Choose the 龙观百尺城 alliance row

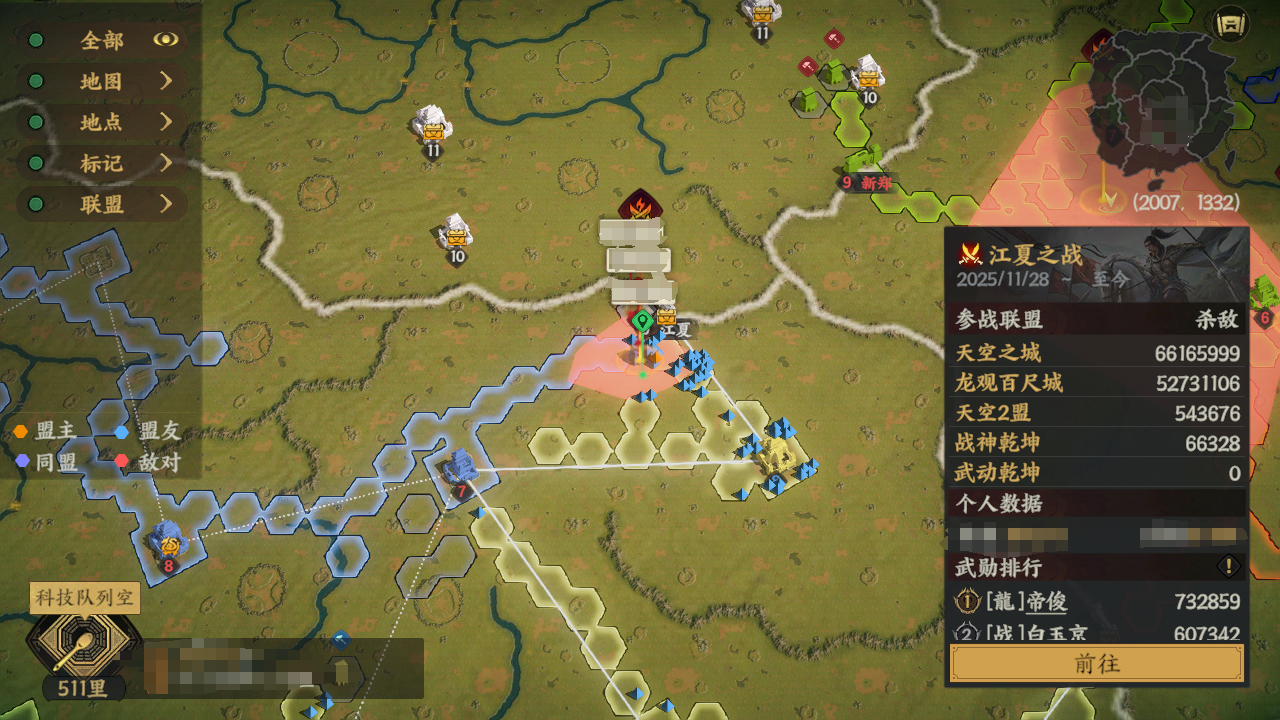[1096, 383]
